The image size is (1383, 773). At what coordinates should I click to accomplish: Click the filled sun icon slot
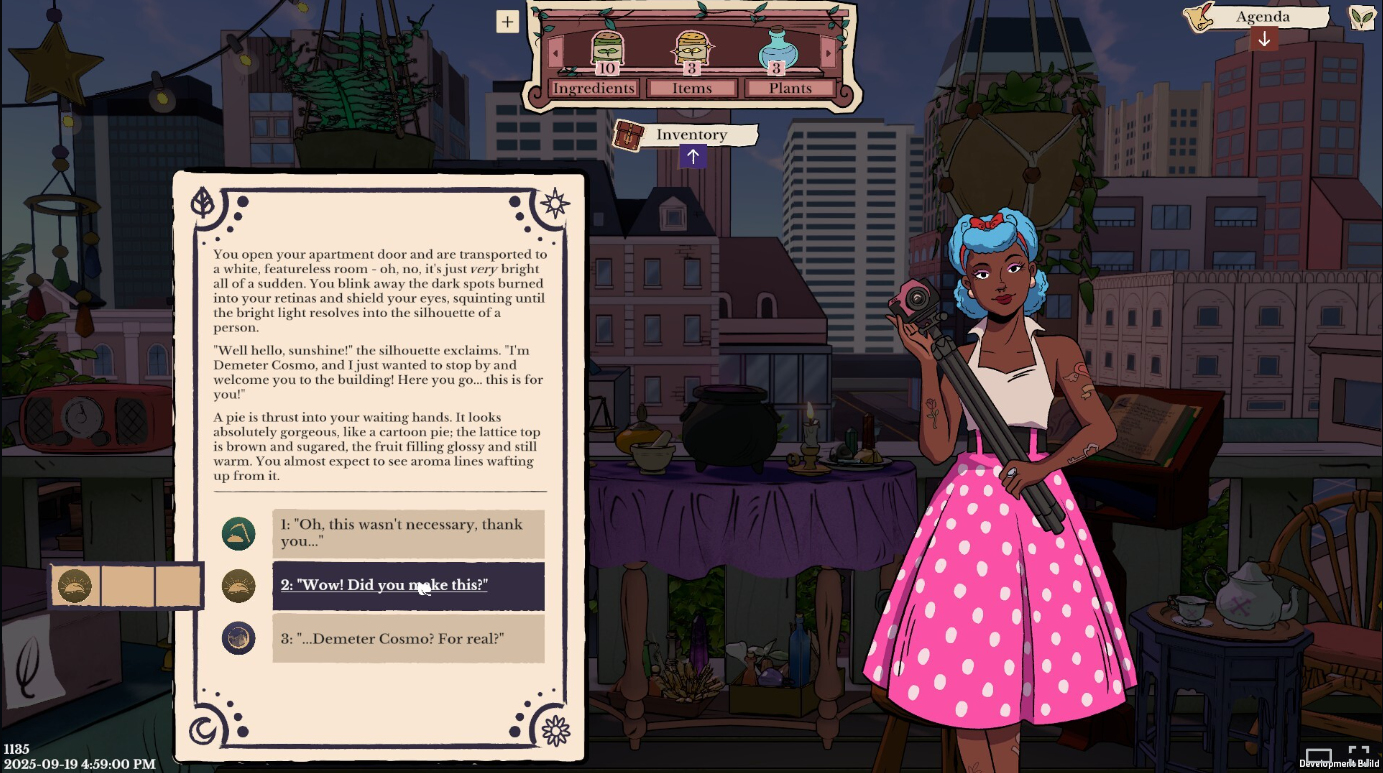pyautogui.click(x=75, y=585)
